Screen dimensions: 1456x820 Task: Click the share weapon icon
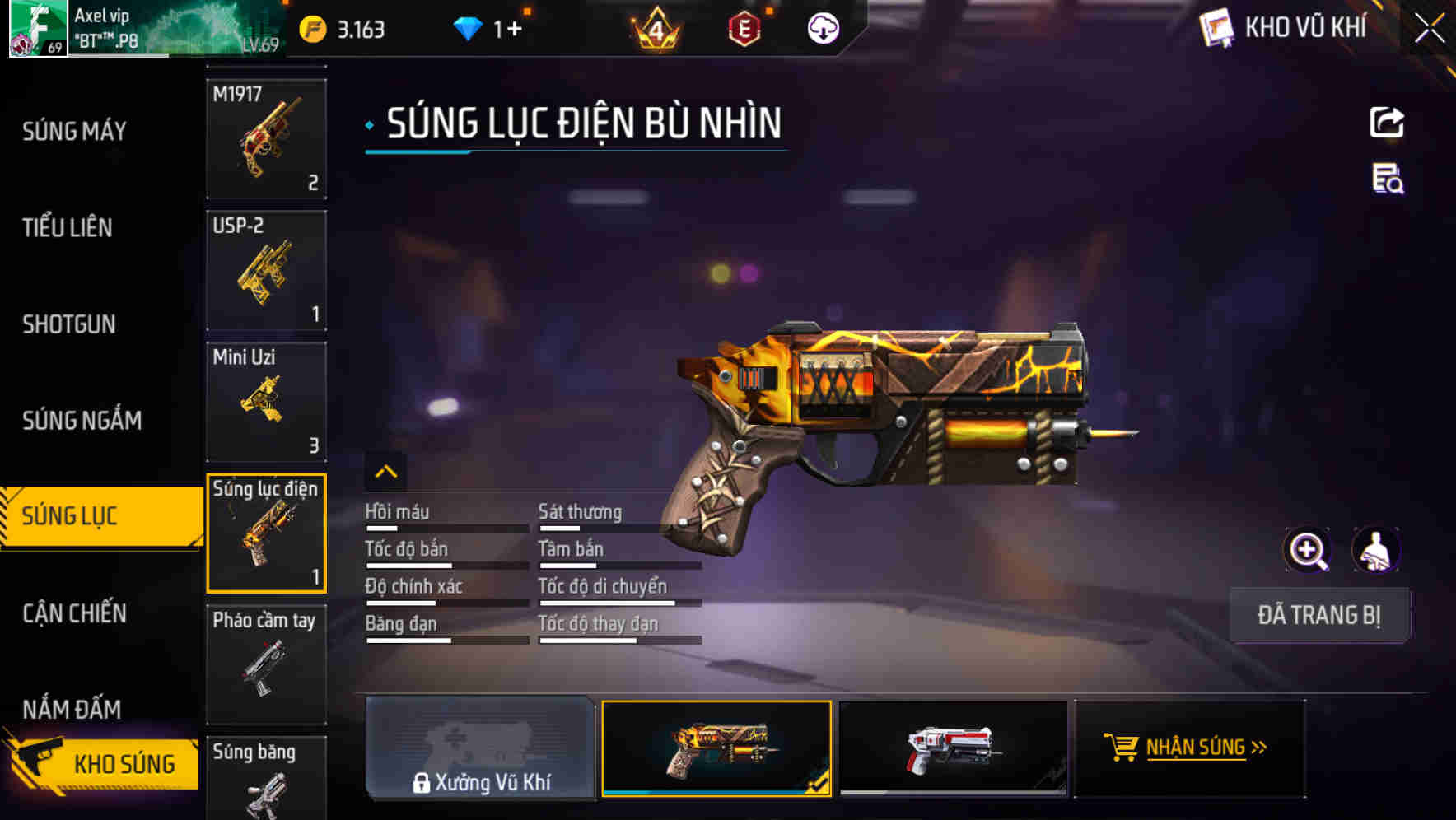coord(1386,122)
